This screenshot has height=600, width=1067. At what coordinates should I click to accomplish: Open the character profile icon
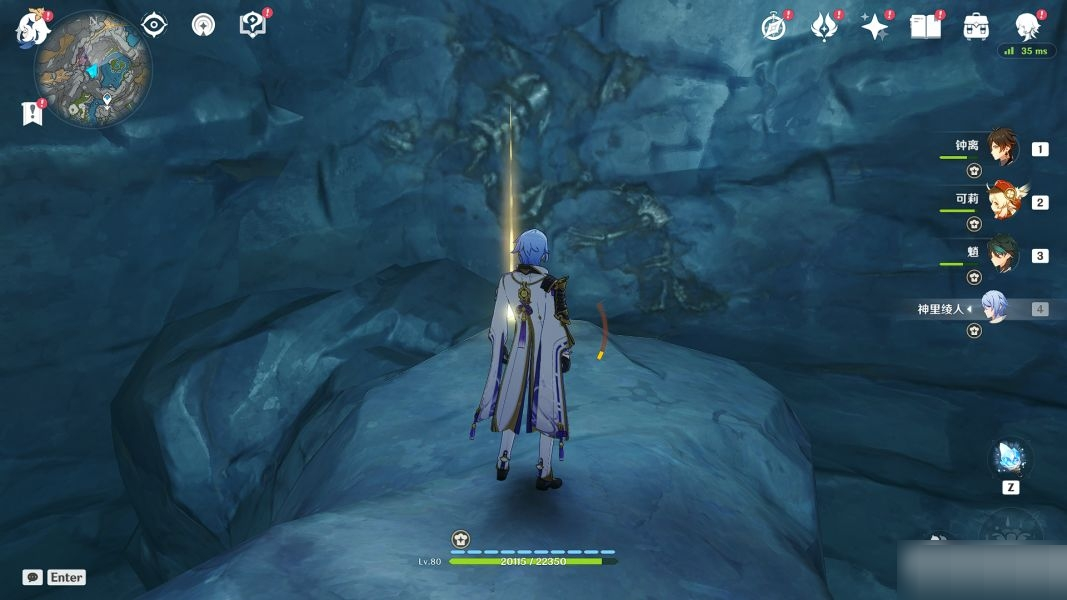pos(1026,26)
